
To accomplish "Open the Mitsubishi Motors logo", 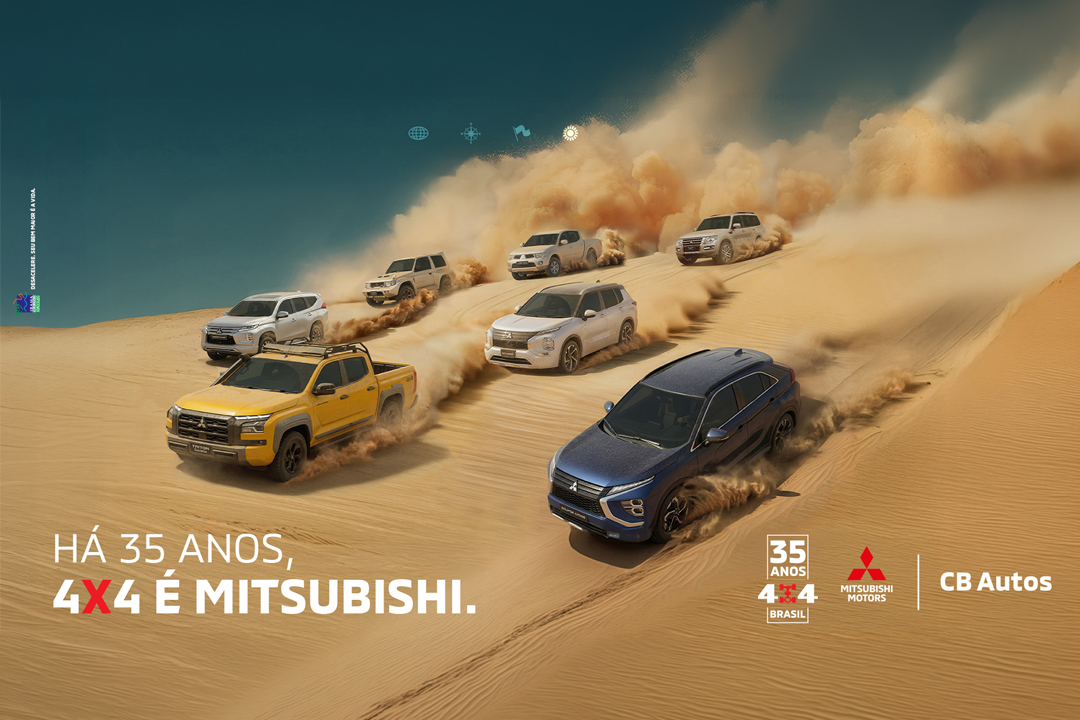I will 866,575.
